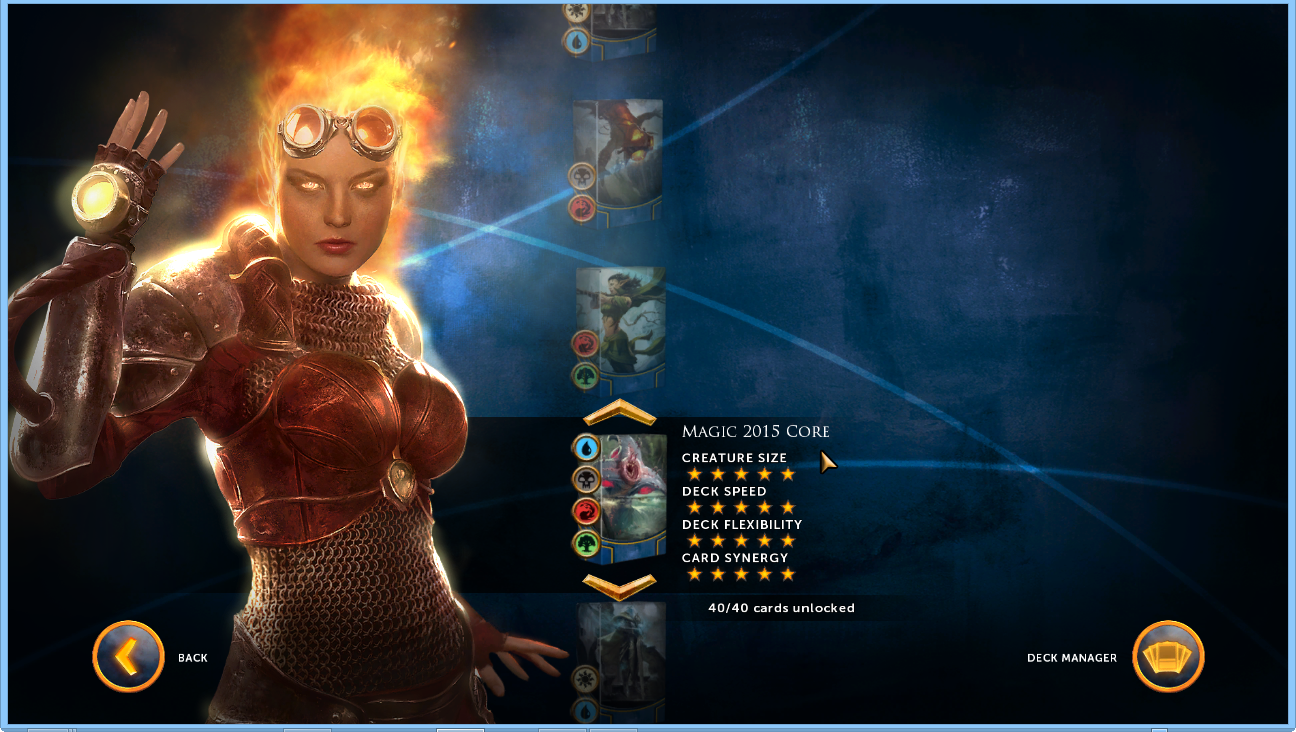This screenshot has height=732, width=1296.
Task: Open the Deck Manager
Action: coord(1167,657)
